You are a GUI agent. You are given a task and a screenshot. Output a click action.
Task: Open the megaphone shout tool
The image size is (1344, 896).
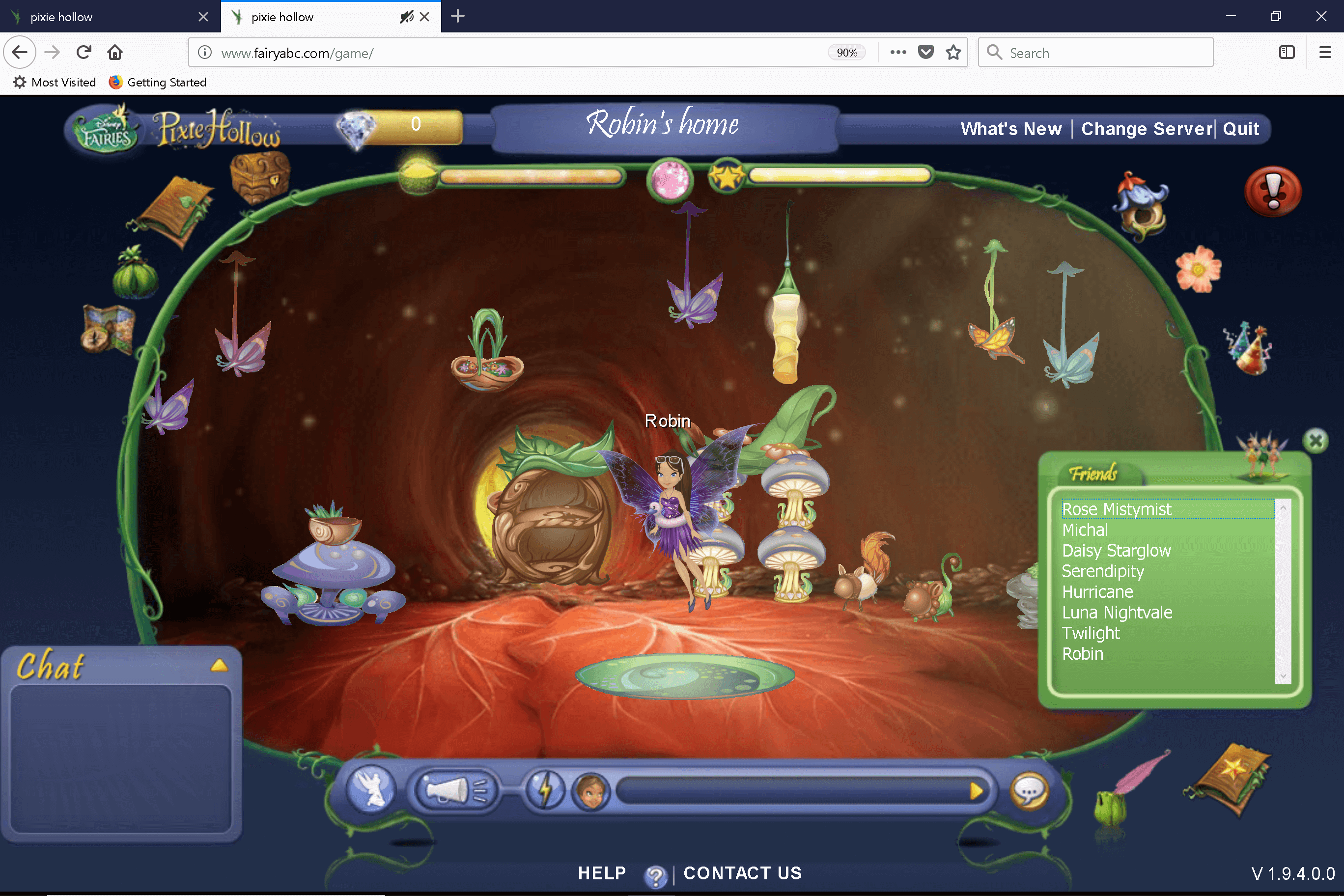point(454,790)
